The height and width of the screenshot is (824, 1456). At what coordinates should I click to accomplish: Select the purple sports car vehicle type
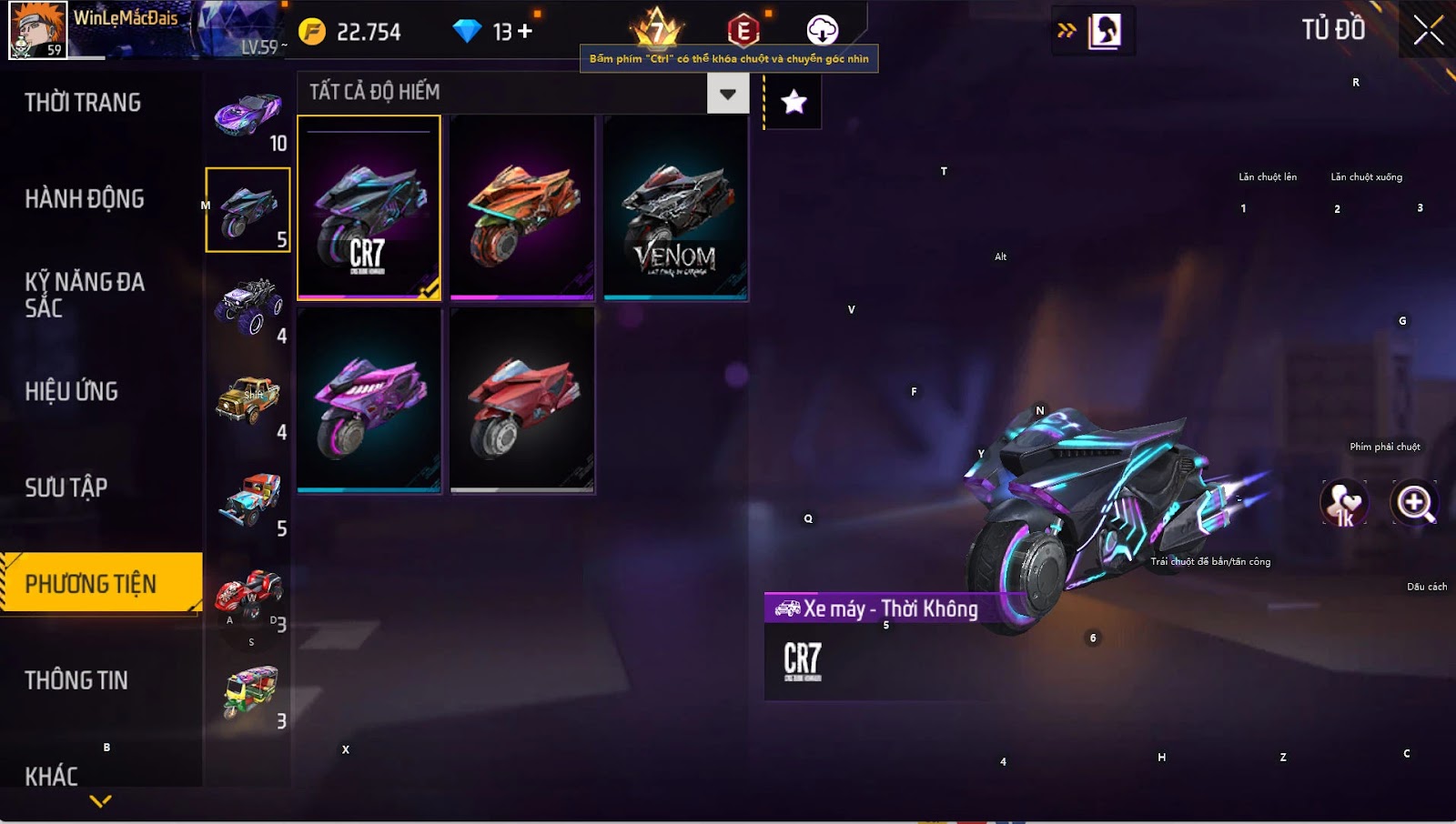click(x=248, y=116)
